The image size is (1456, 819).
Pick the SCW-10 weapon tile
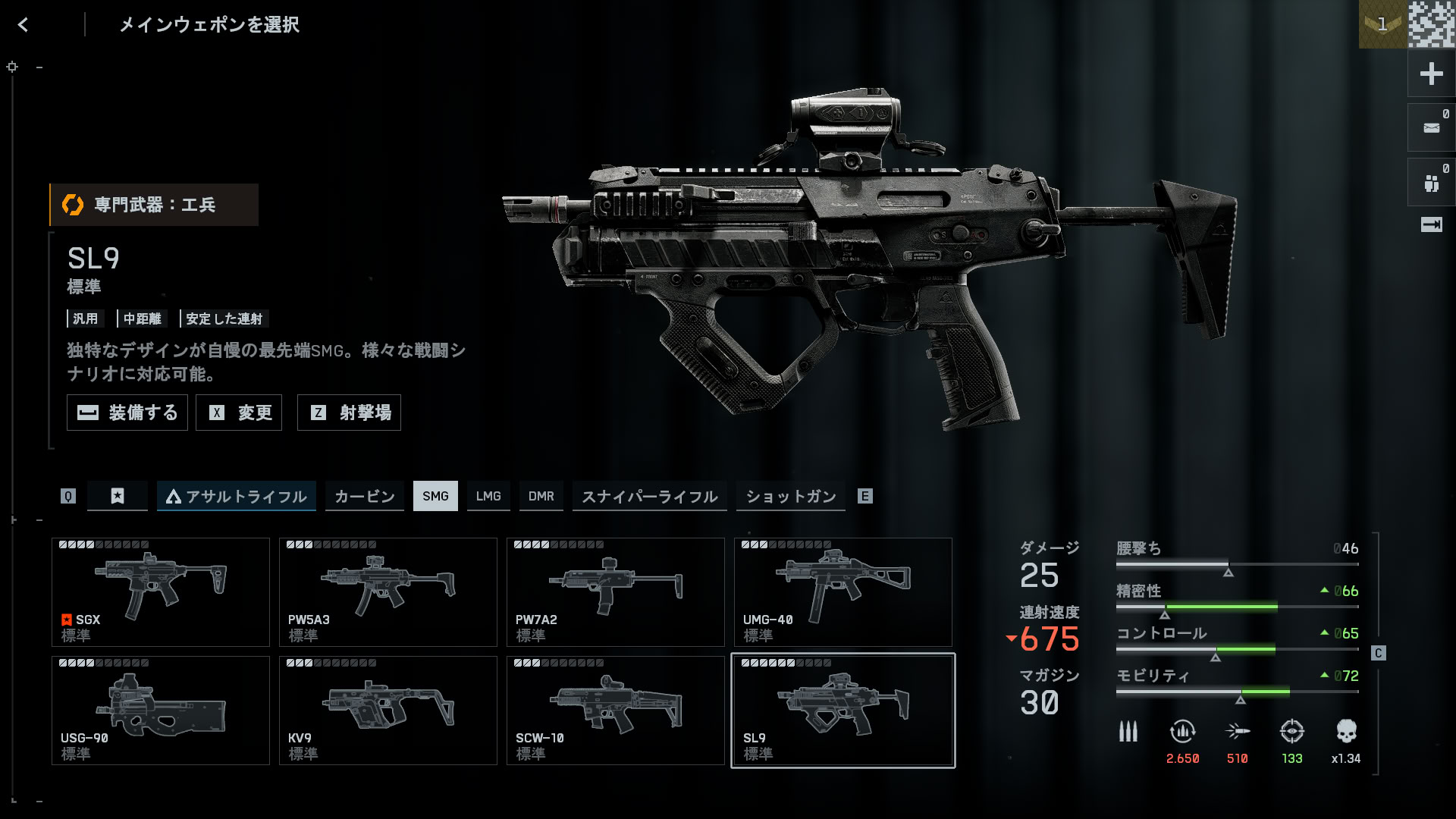616,711
